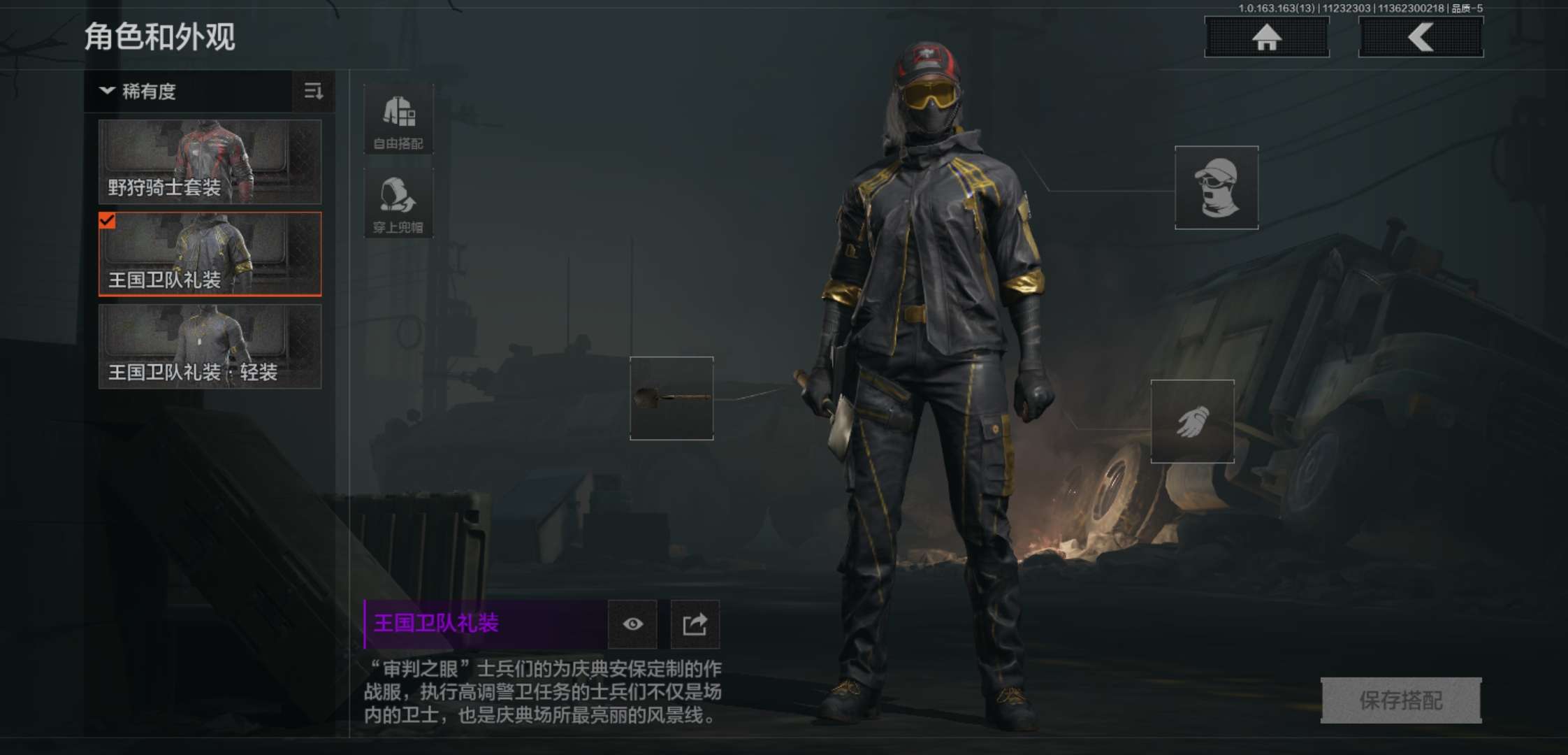Tap the home icon in top right
The height and width of the screenshot is (755, 1568).
[1267, 38]
